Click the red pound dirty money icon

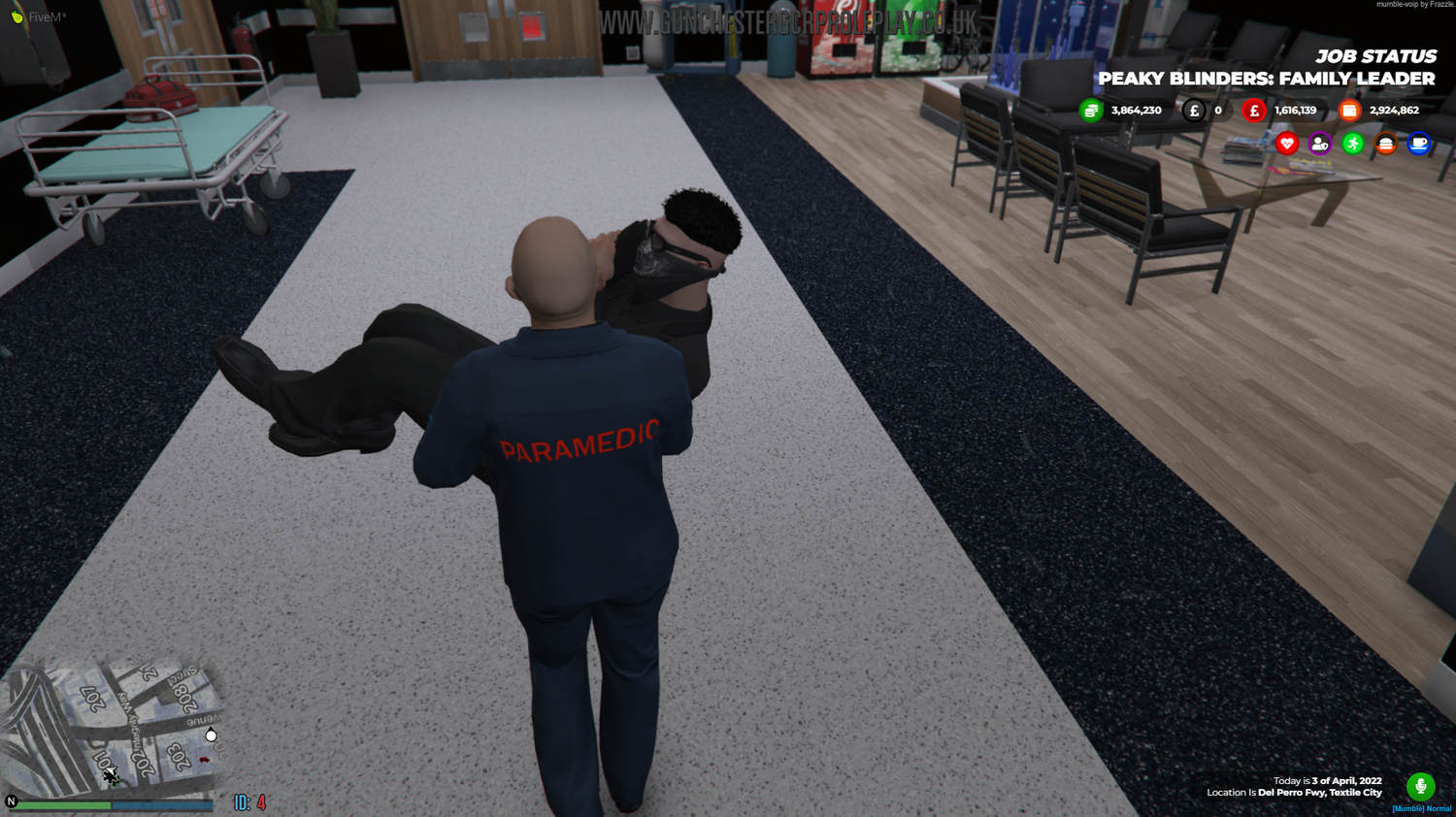click(x=1253, y=110)
